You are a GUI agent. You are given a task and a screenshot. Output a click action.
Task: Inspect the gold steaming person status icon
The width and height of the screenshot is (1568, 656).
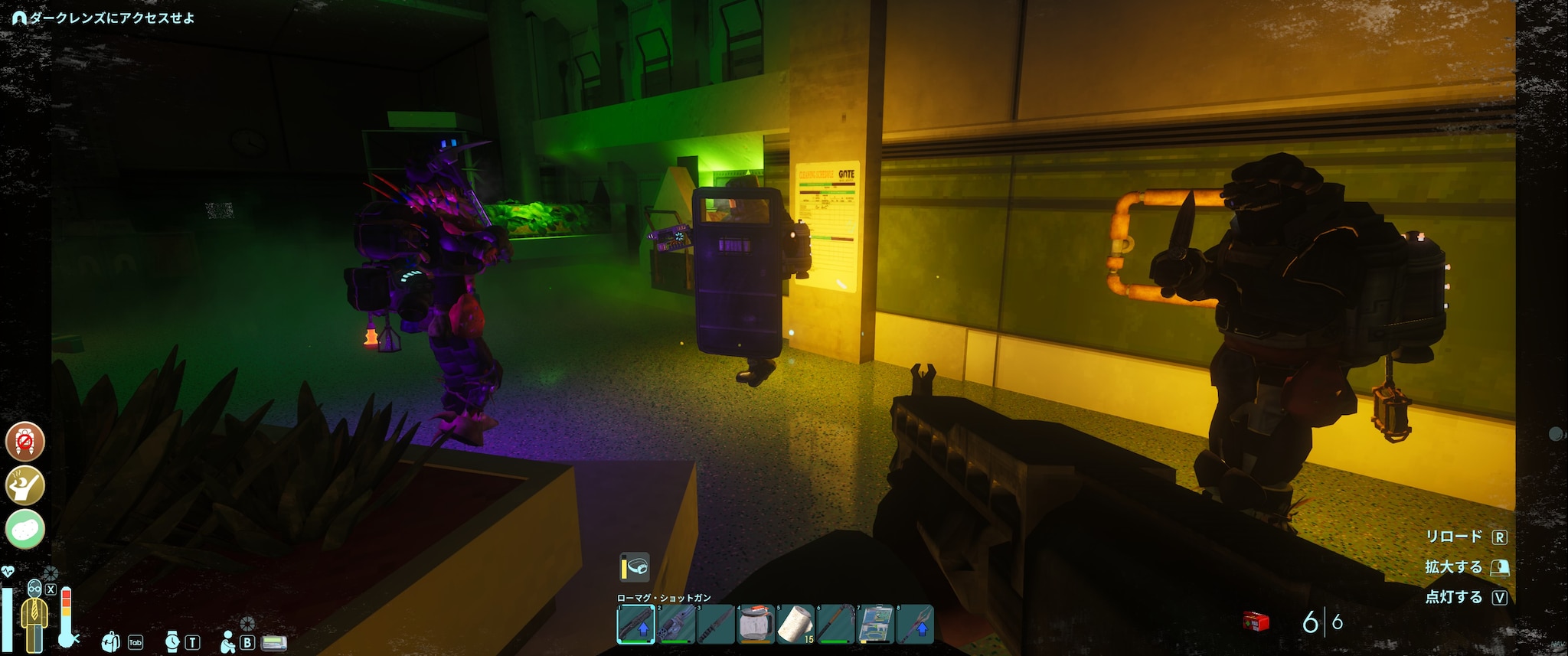click(25, 485)
